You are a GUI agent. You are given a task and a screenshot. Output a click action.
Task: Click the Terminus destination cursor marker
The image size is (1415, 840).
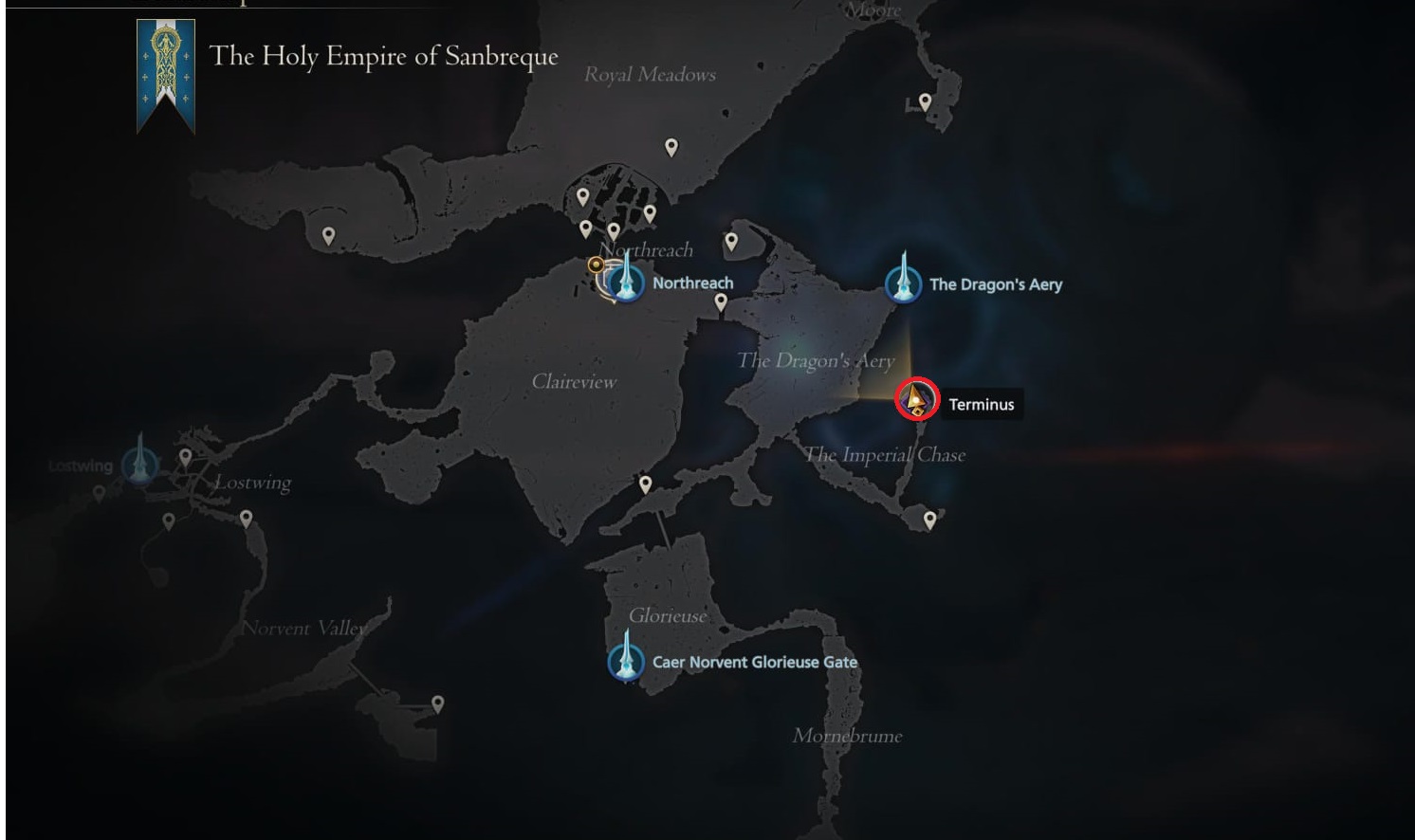click(x=915, y=400)
